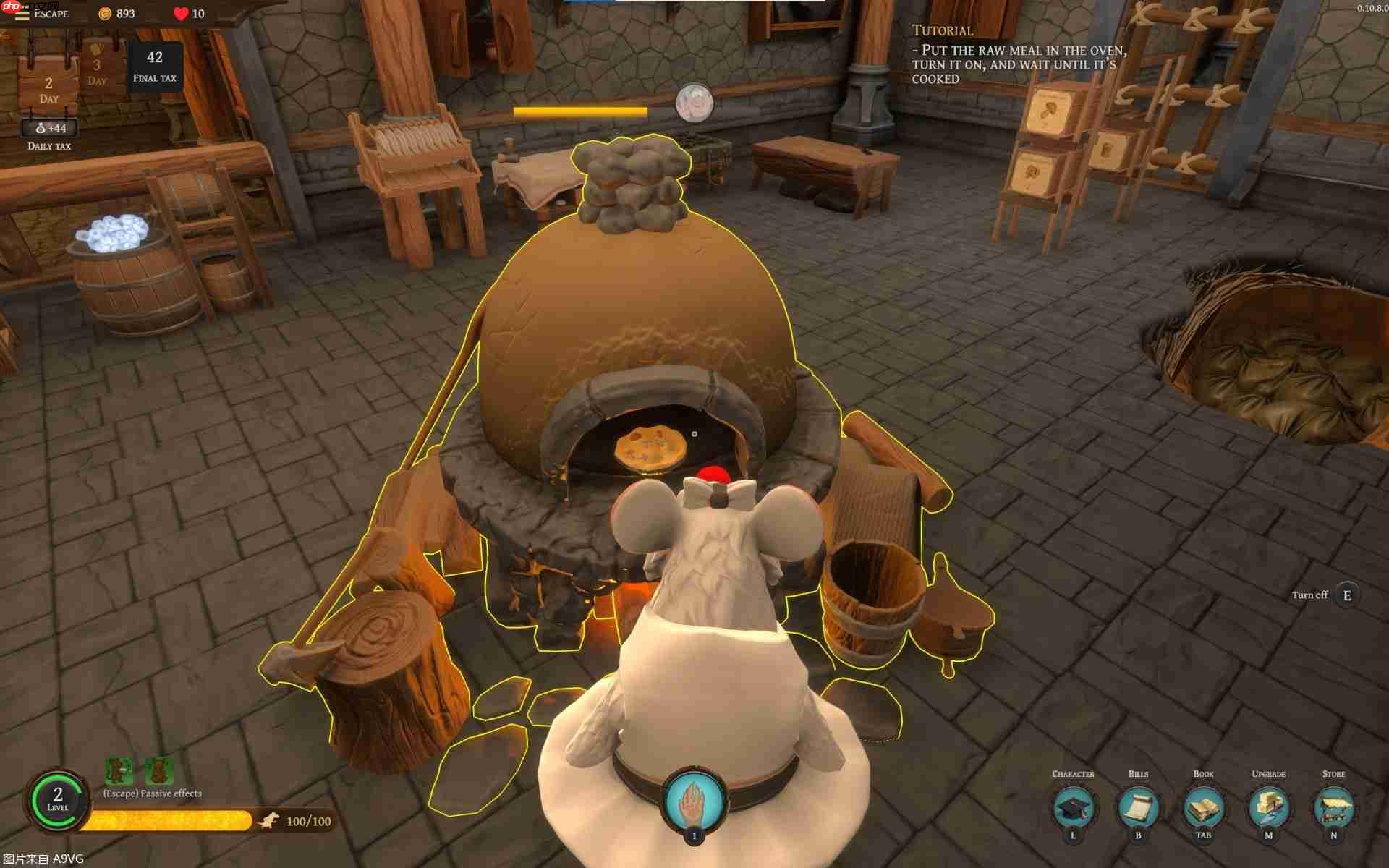Open the Day 2 calendar card

pos(48,83)
